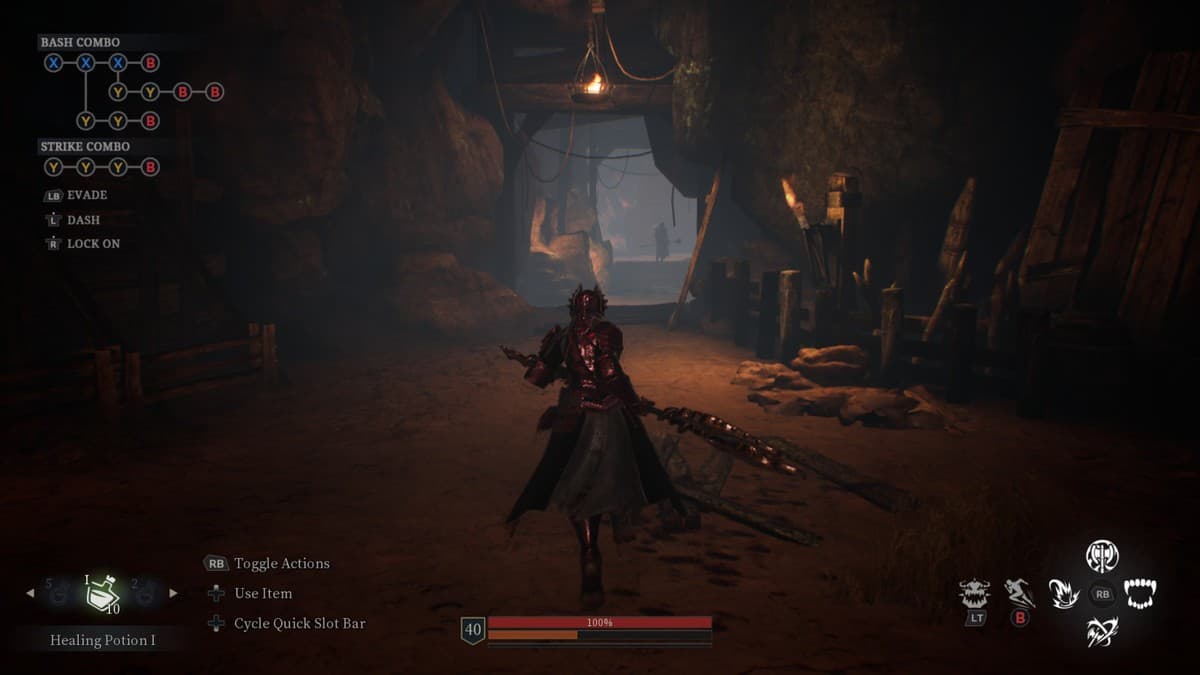Screen dimensions: 1200x675
Task: Choose the fanged jaws bite skill
Action: tap(1140, 594)
